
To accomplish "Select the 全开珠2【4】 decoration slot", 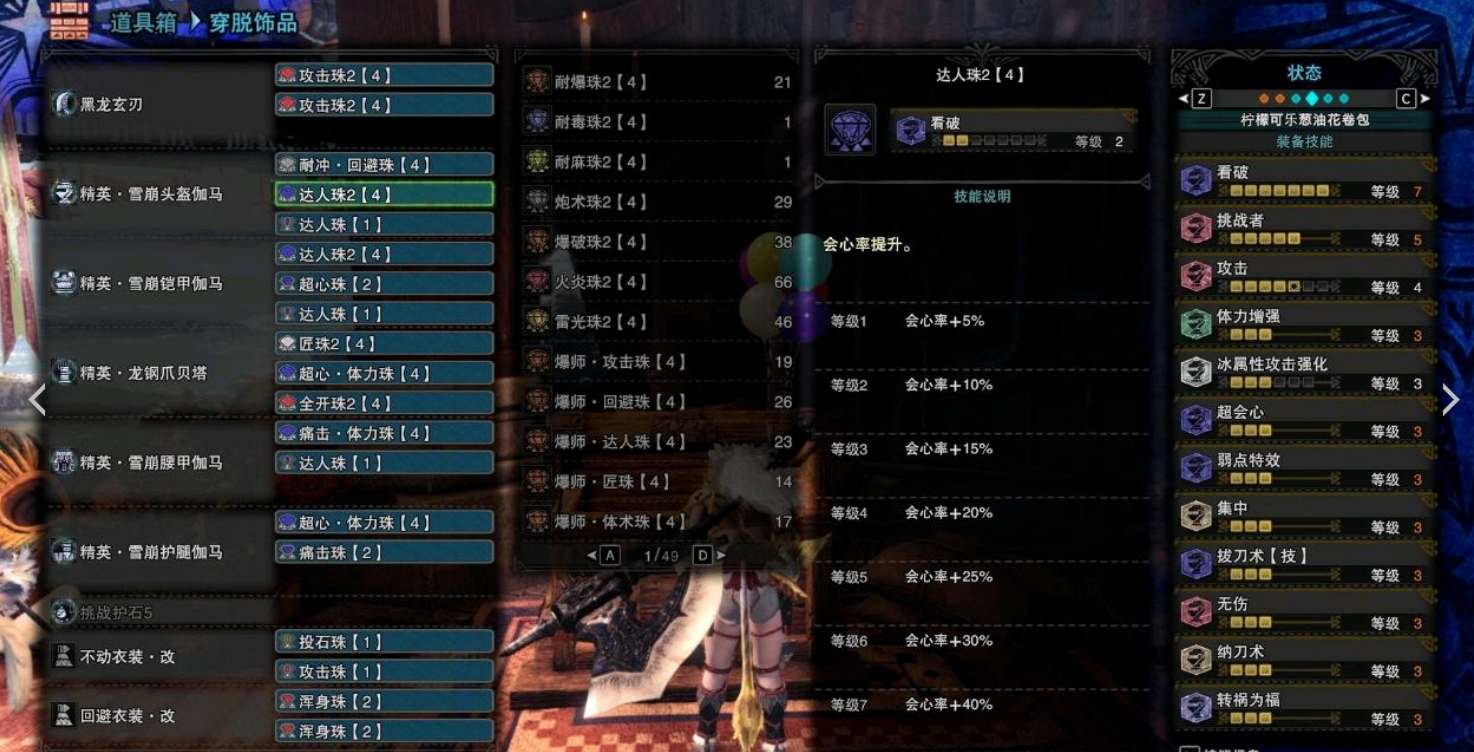I will tap(384, 403).
